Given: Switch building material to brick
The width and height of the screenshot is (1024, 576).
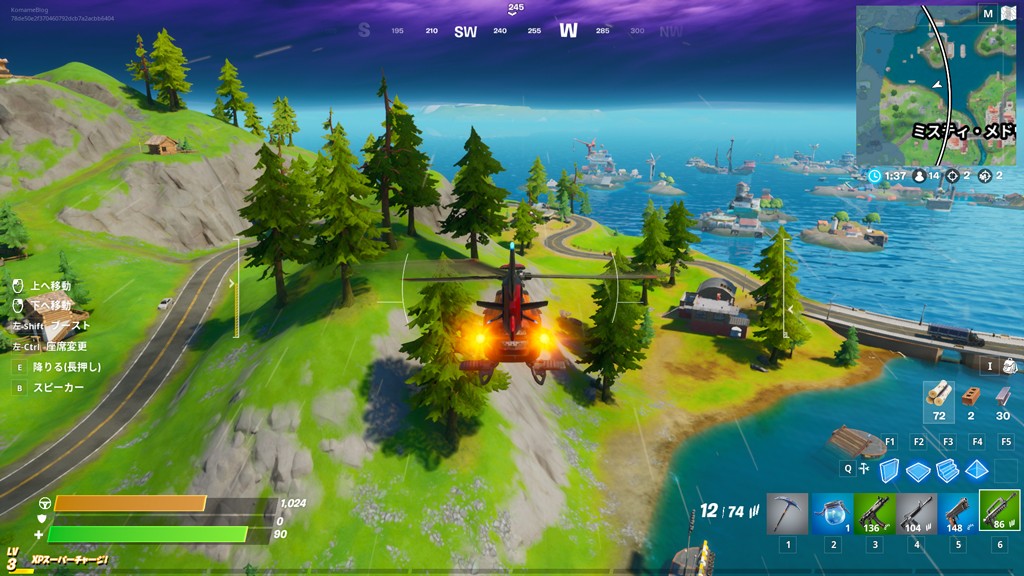Looking at the screenshot, I should pyautogui.click(x=969, y=396).
